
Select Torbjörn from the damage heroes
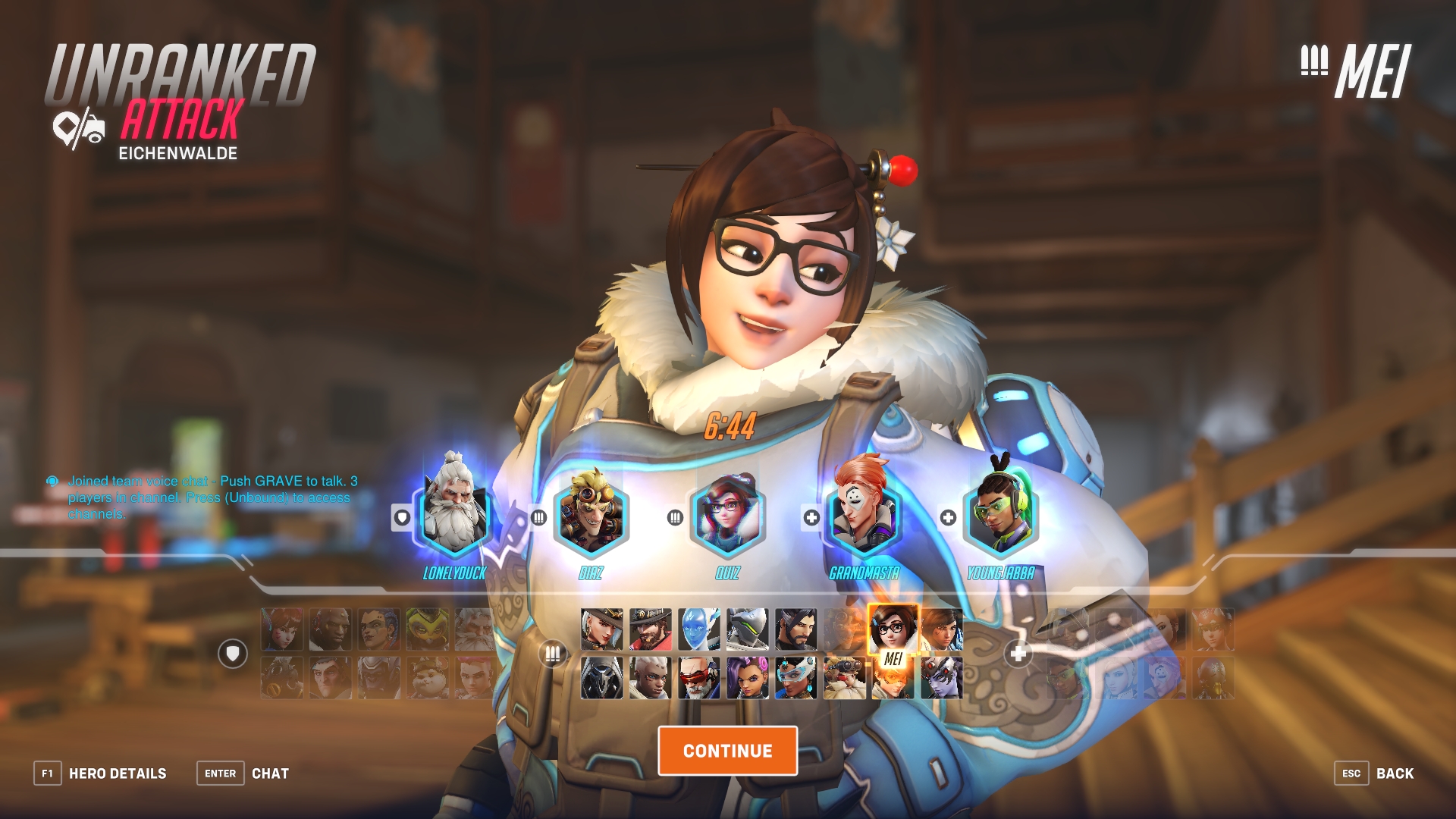click(x=845, y=678)
